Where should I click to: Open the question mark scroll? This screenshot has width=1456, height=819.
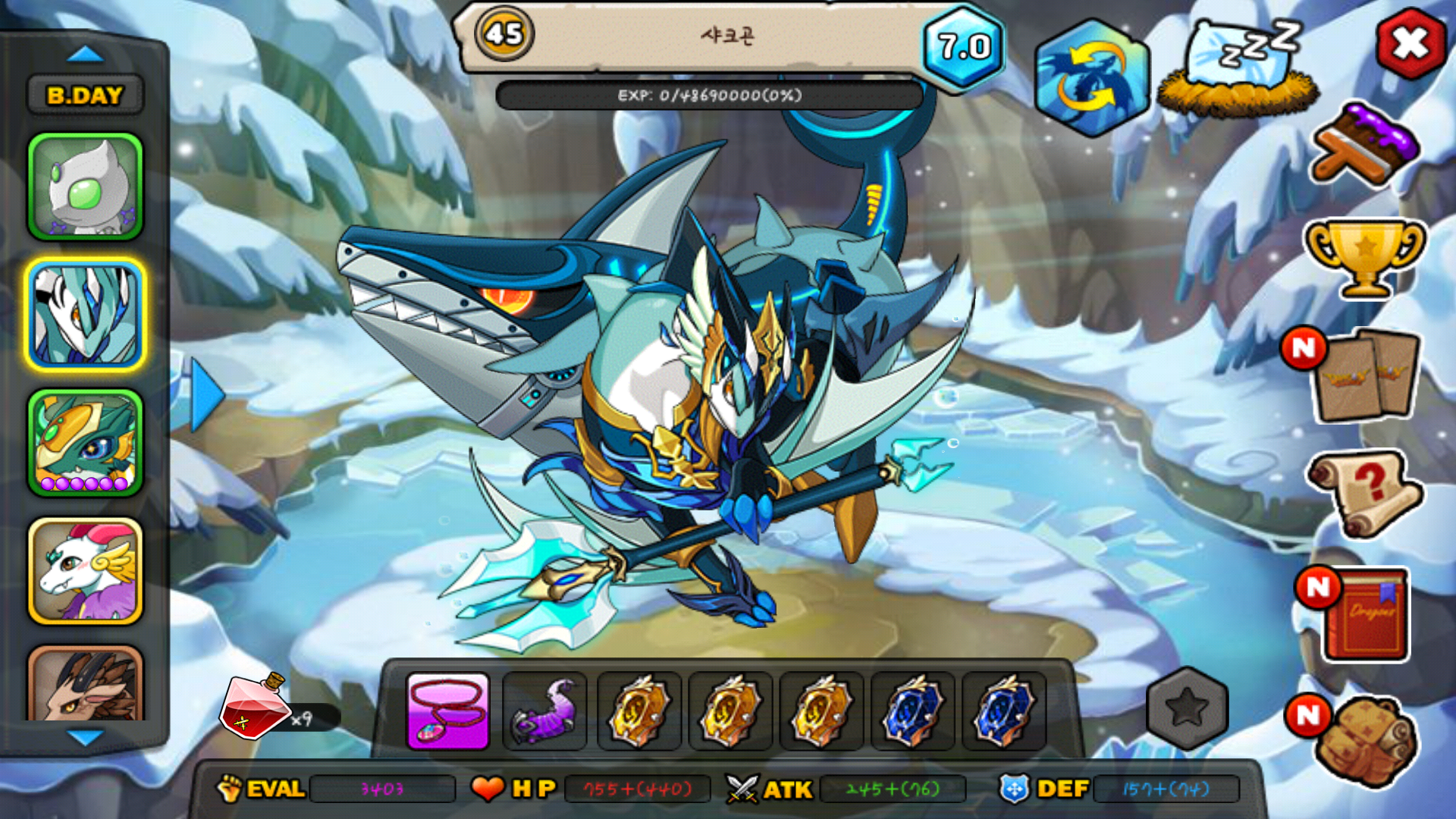(1367, 493)
